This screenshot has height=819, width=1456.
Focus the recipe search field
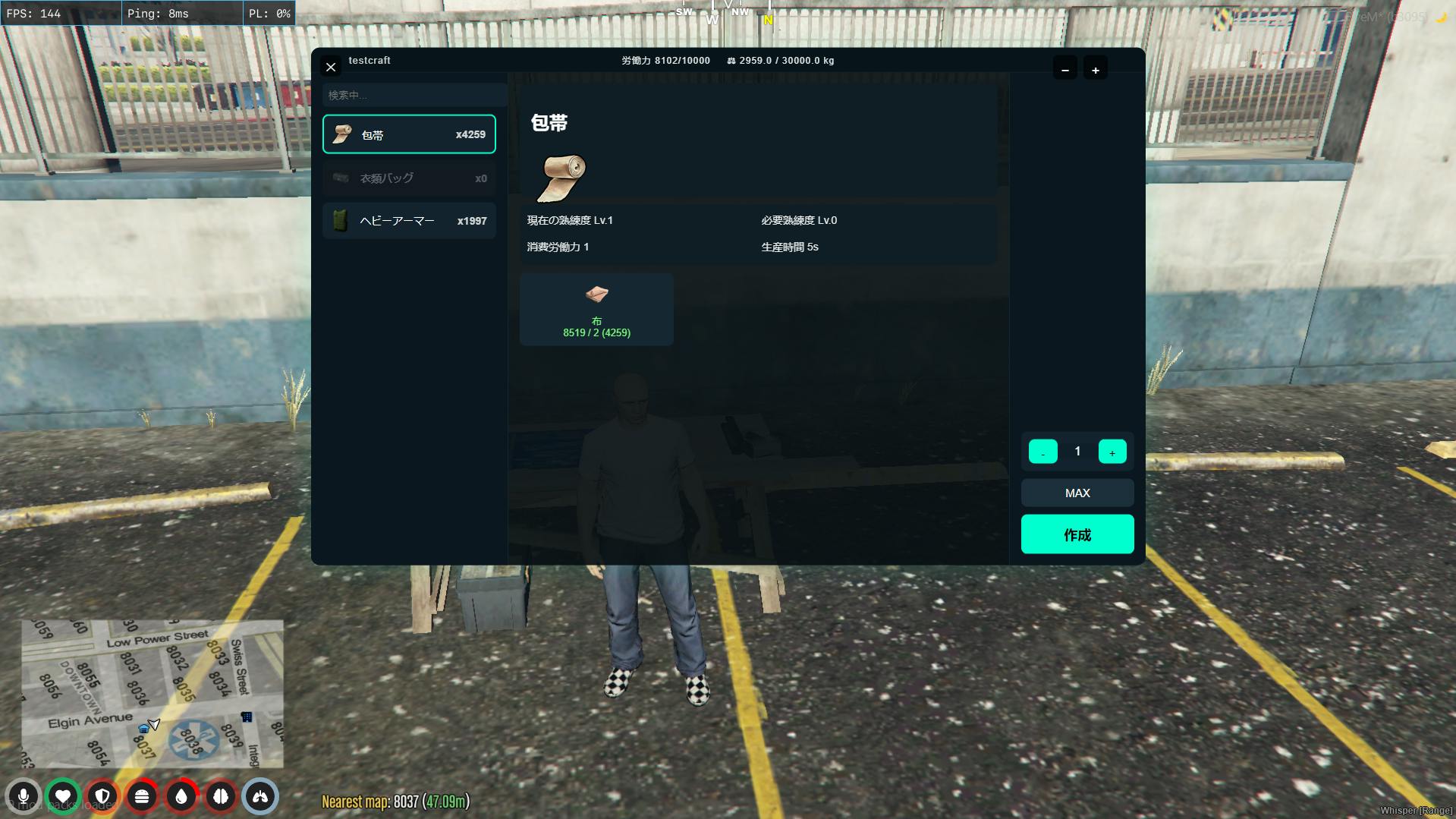pos(414,95)
